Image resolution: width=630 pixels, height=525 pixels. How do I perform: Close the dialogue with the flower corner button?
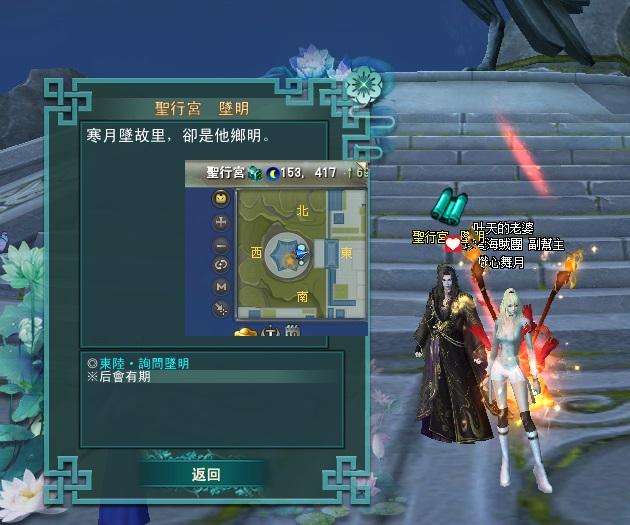363,82
